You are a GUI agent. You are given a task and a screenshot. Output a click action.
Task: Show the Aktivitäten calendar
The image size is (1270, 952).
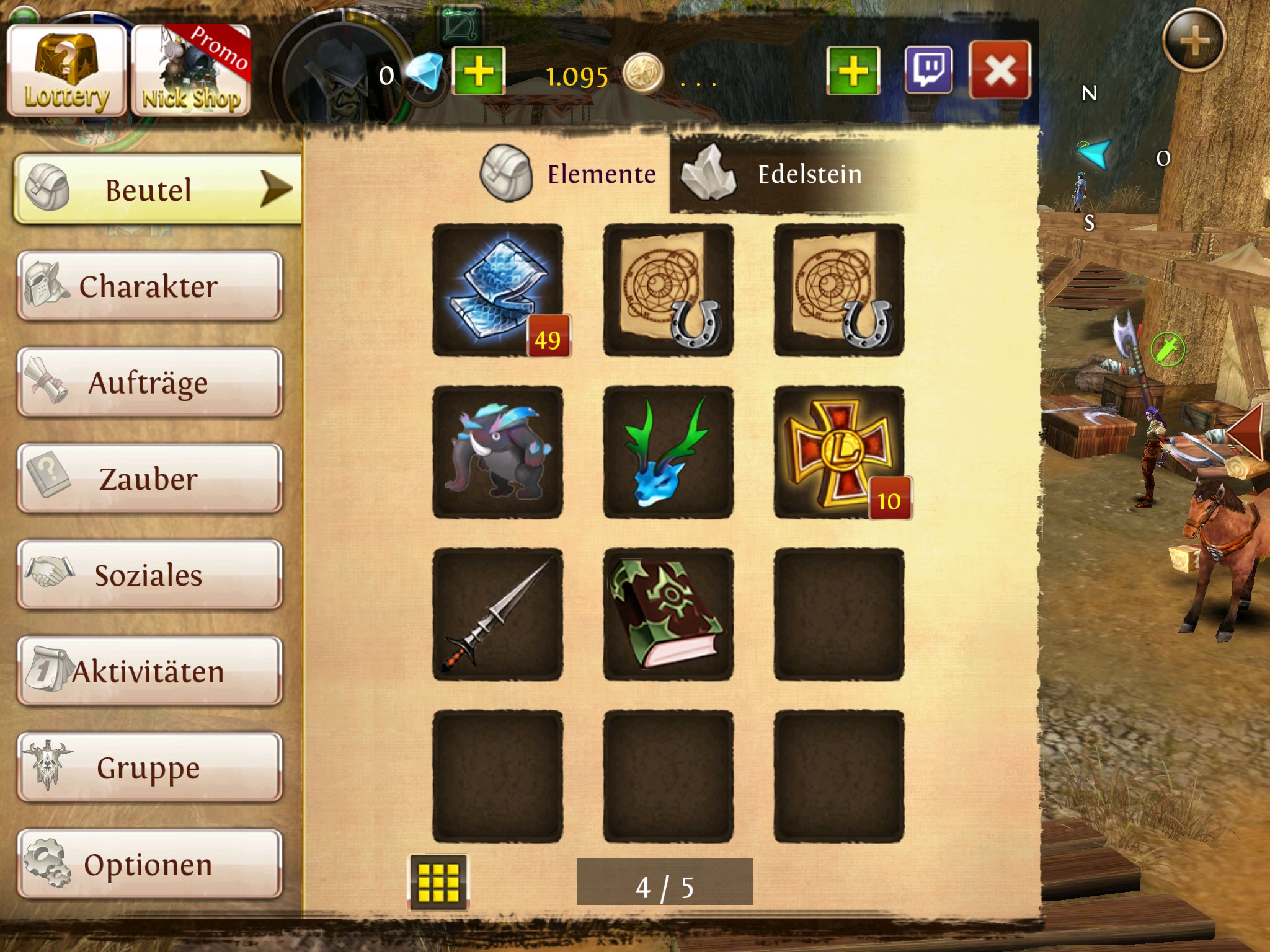point(149,671)
